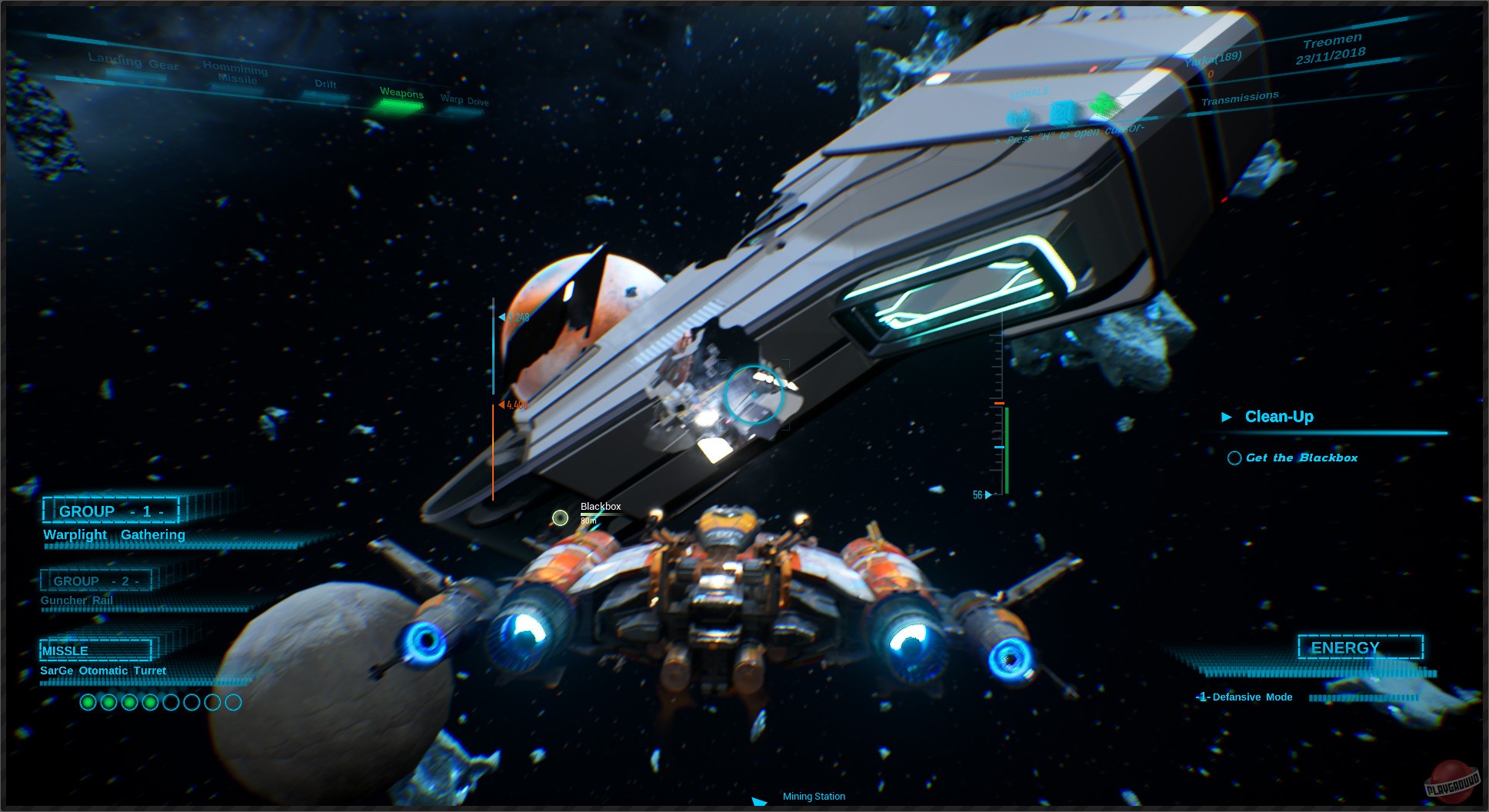1489x812 pixels.
Task: Open the Transmissions panel
Action: pos(1240,98)
